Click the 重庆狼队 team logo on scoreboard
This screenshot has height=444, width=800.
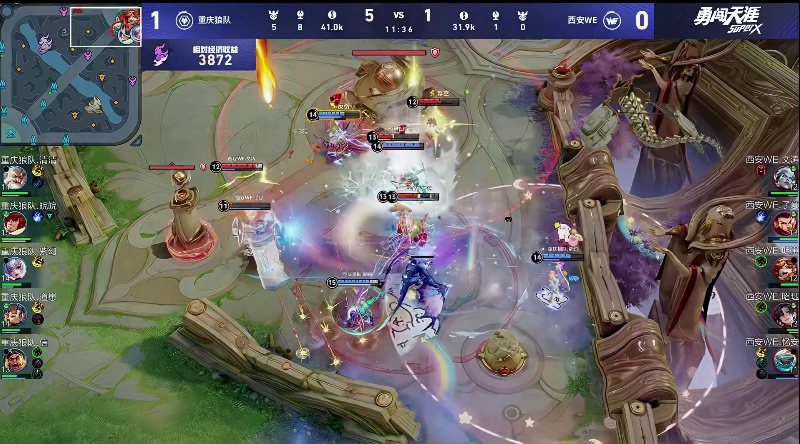point(184,20)
